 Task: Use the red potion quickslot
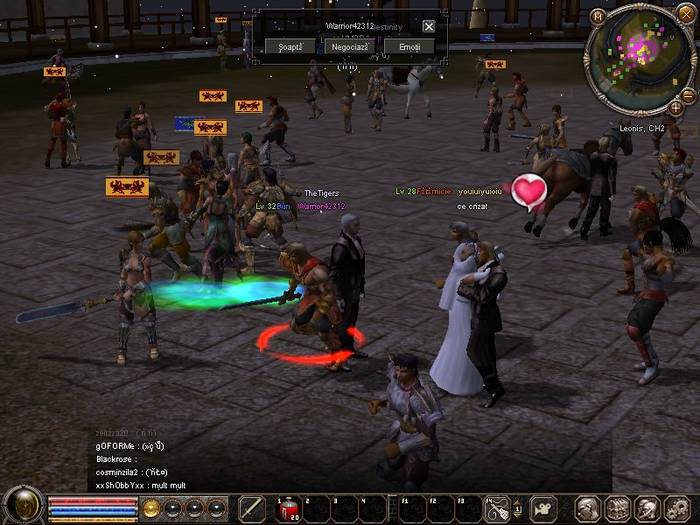pyautogui.click(x=288, y=509)
